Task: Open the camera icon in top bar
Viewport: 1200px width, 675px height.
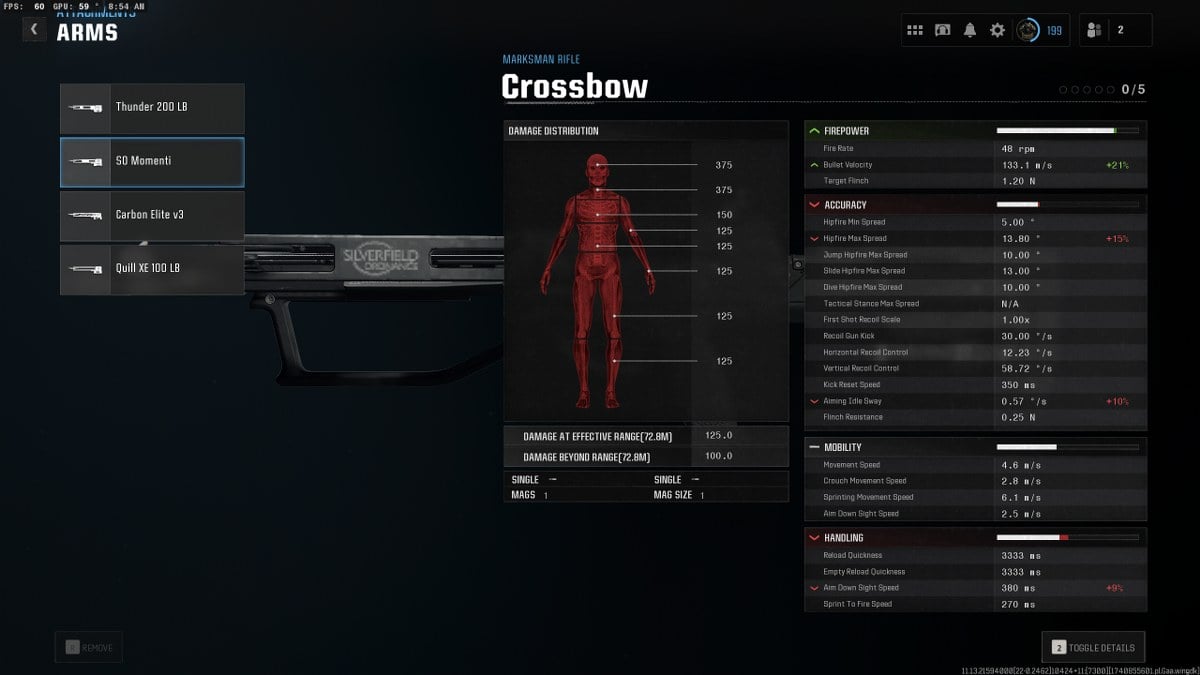Action: [942, 30]
